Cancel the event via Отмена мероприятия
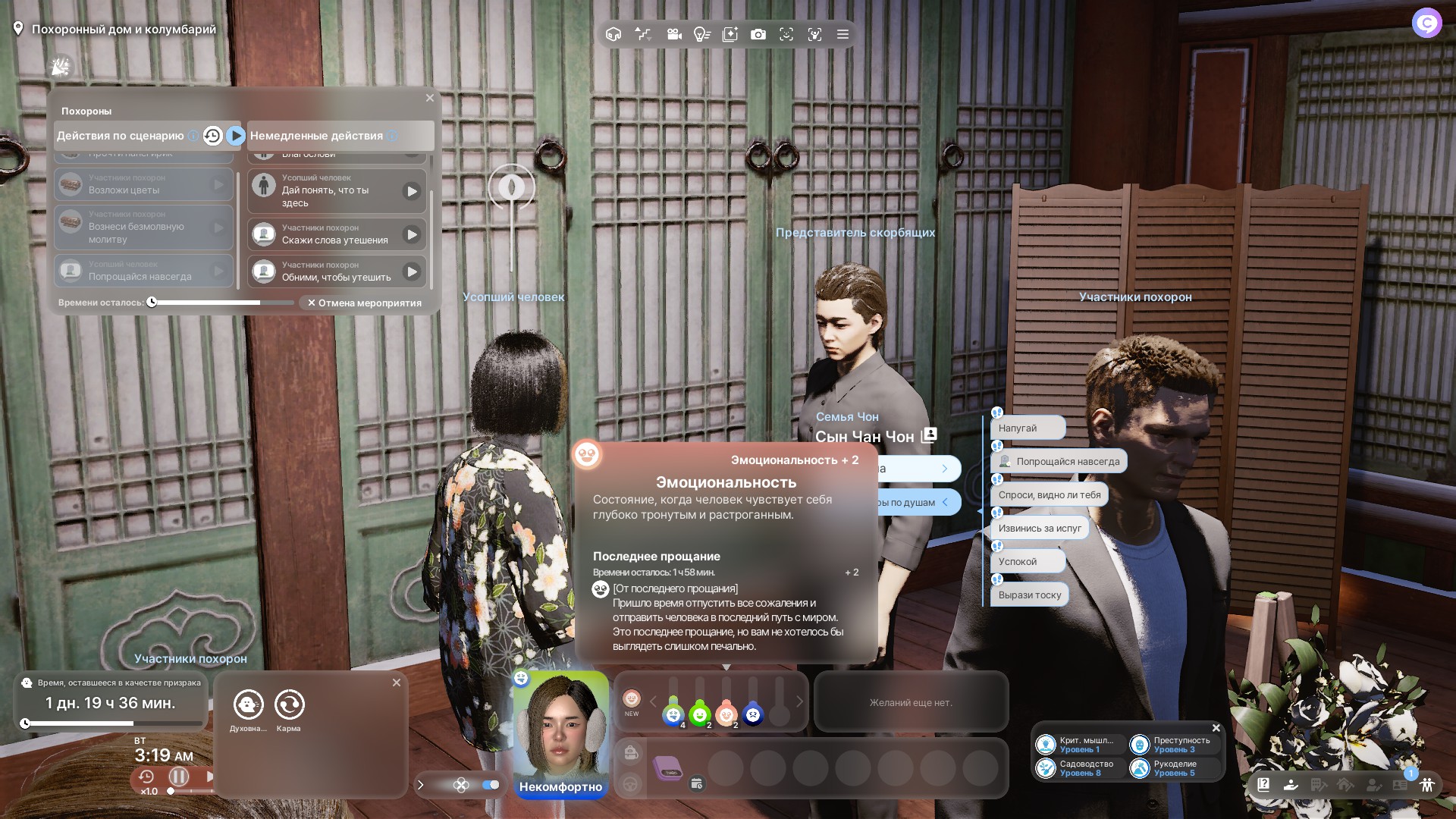This screenshot has width=1456, height=819. (x=364, y=303)
